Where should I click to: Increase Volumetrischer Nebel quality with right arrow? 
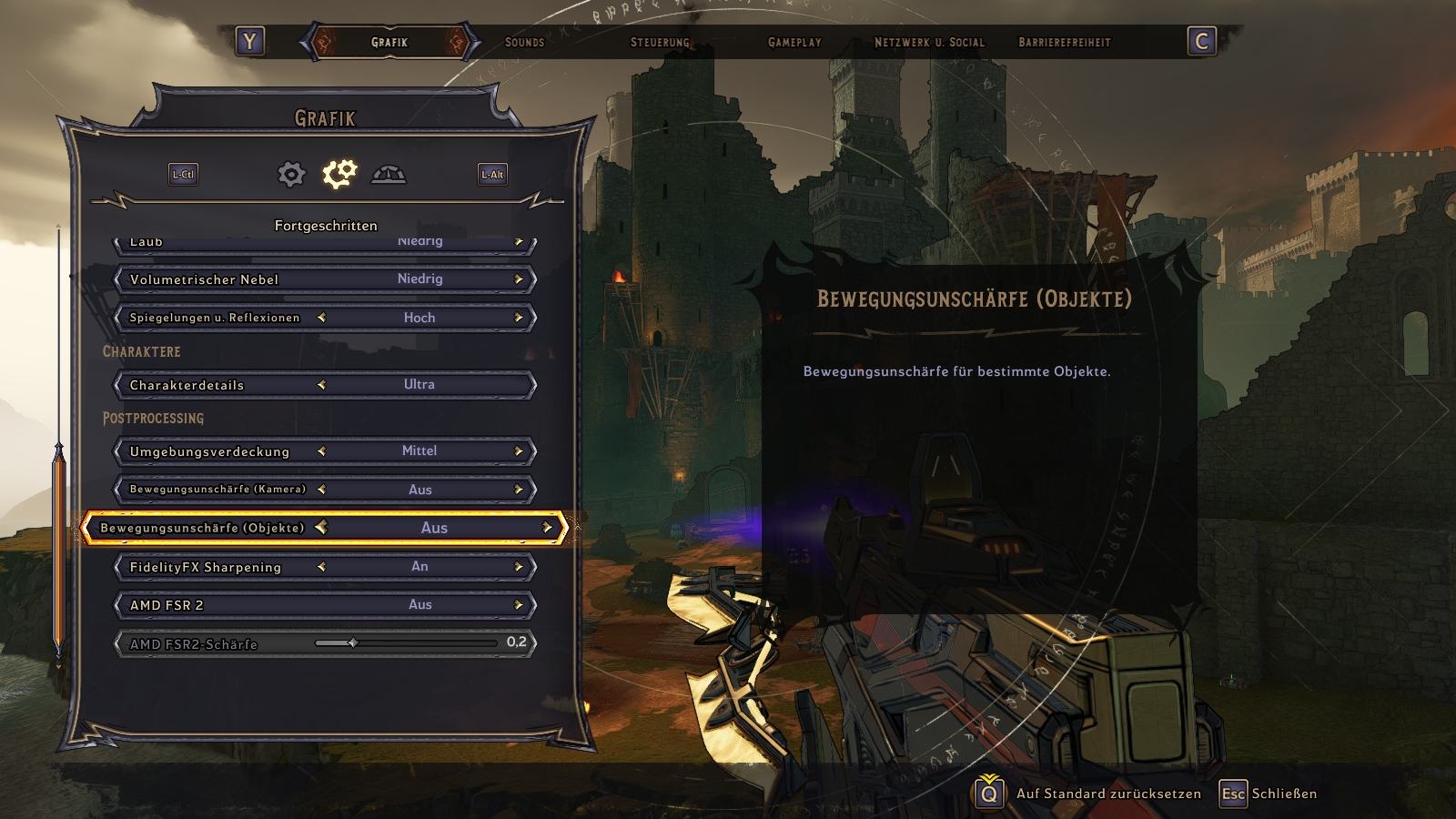519,279
